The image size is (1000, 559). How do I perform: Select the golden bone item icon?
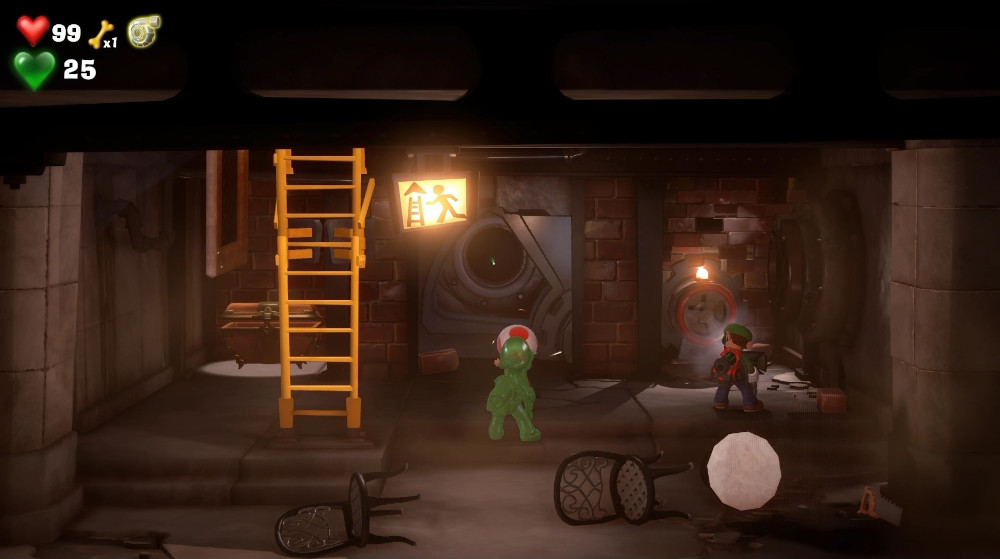point(100,35)
